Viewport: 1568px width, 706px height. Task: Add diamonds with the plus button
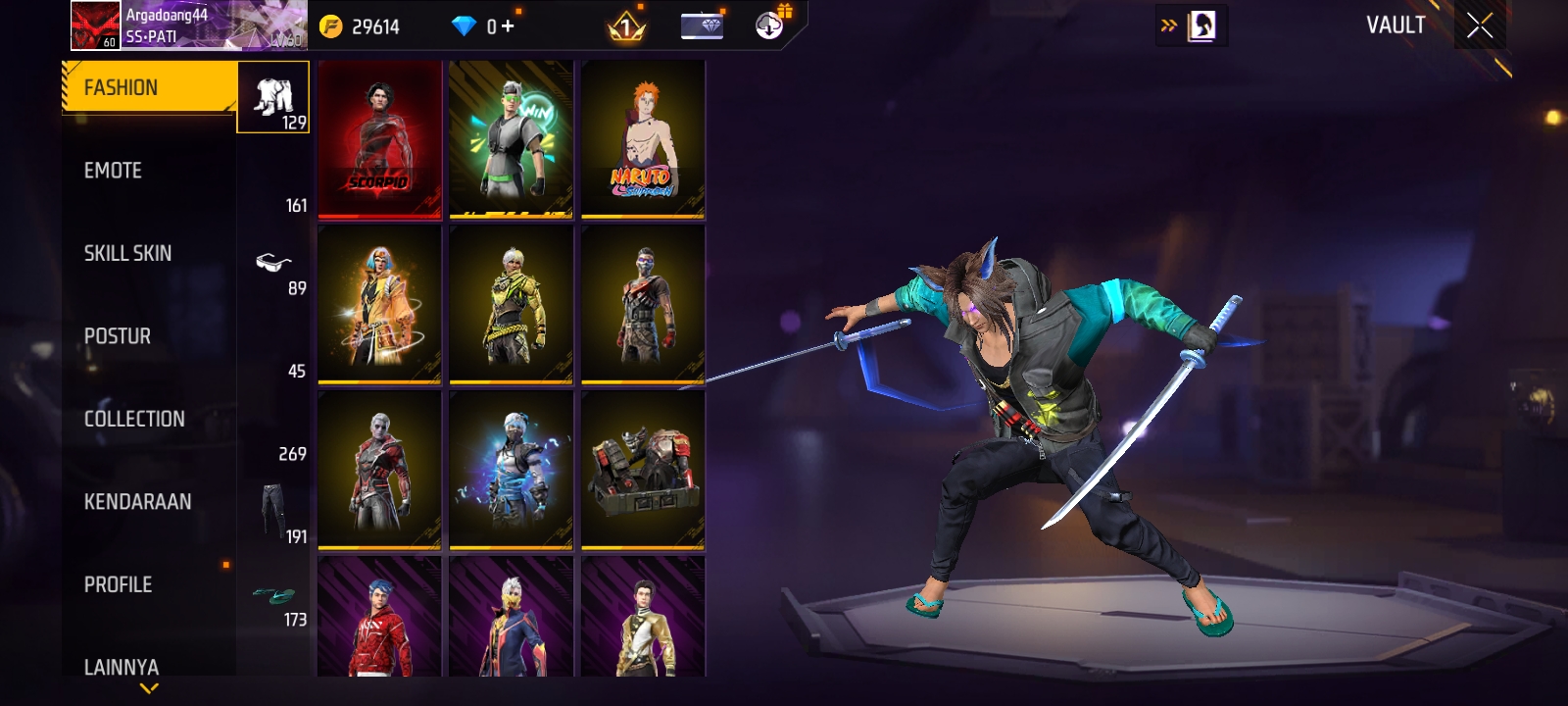pos(508,26)
